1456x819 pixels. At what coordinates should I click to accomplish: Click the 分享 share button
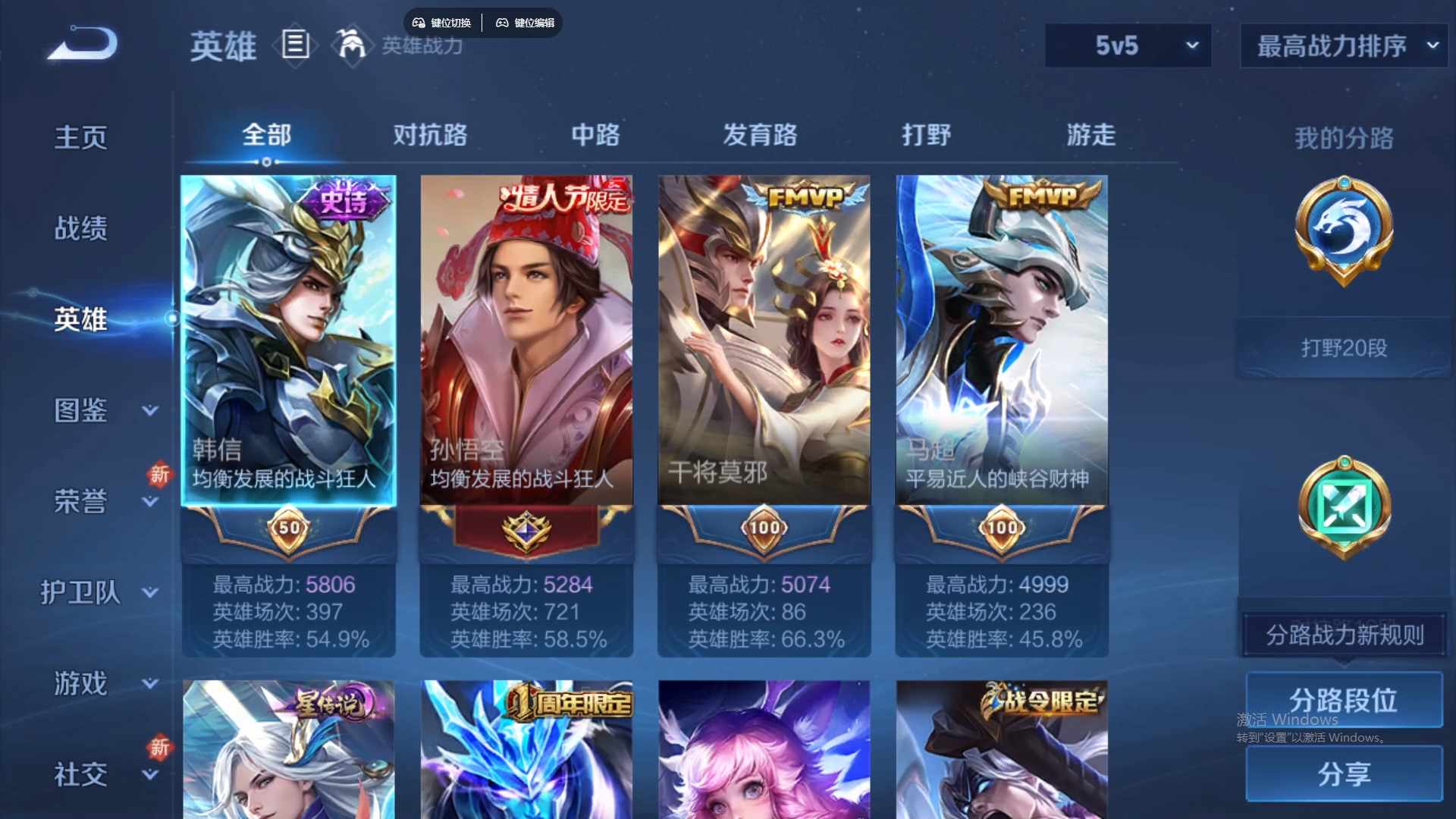pyautogui.click(x=1344, y=774)
